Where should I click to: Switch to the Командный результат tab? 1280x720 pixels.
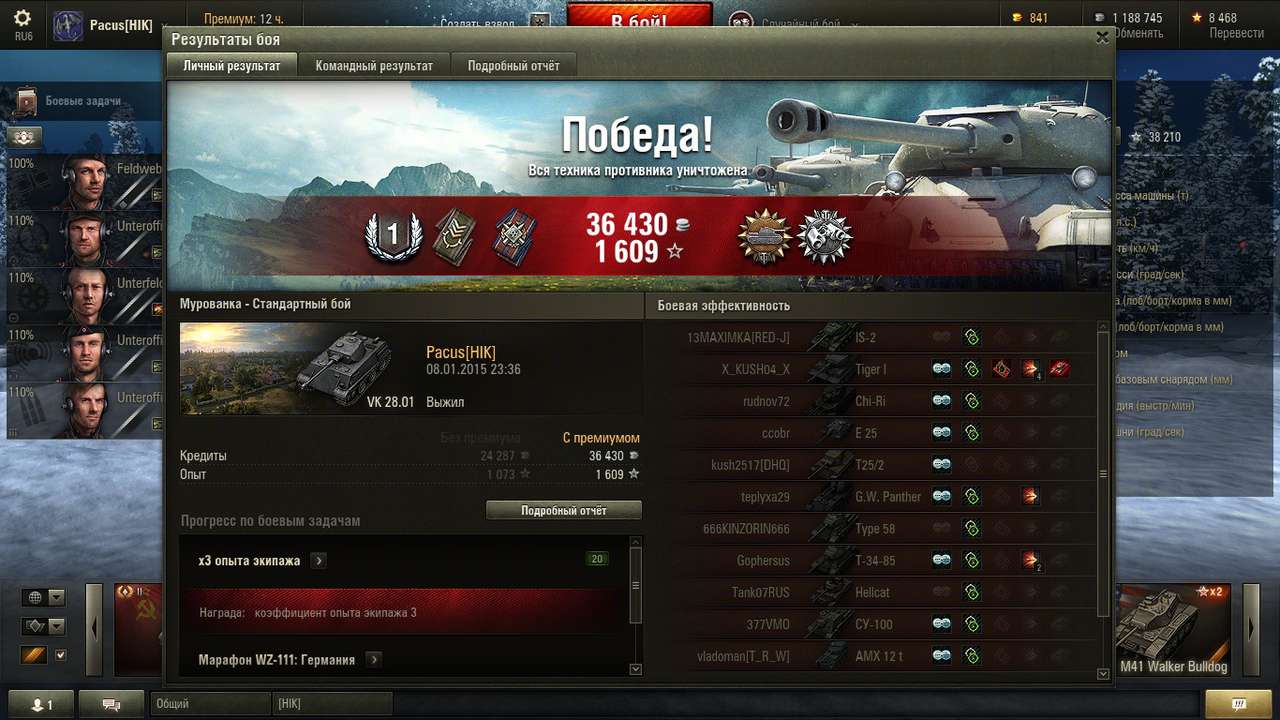(374, 66)
